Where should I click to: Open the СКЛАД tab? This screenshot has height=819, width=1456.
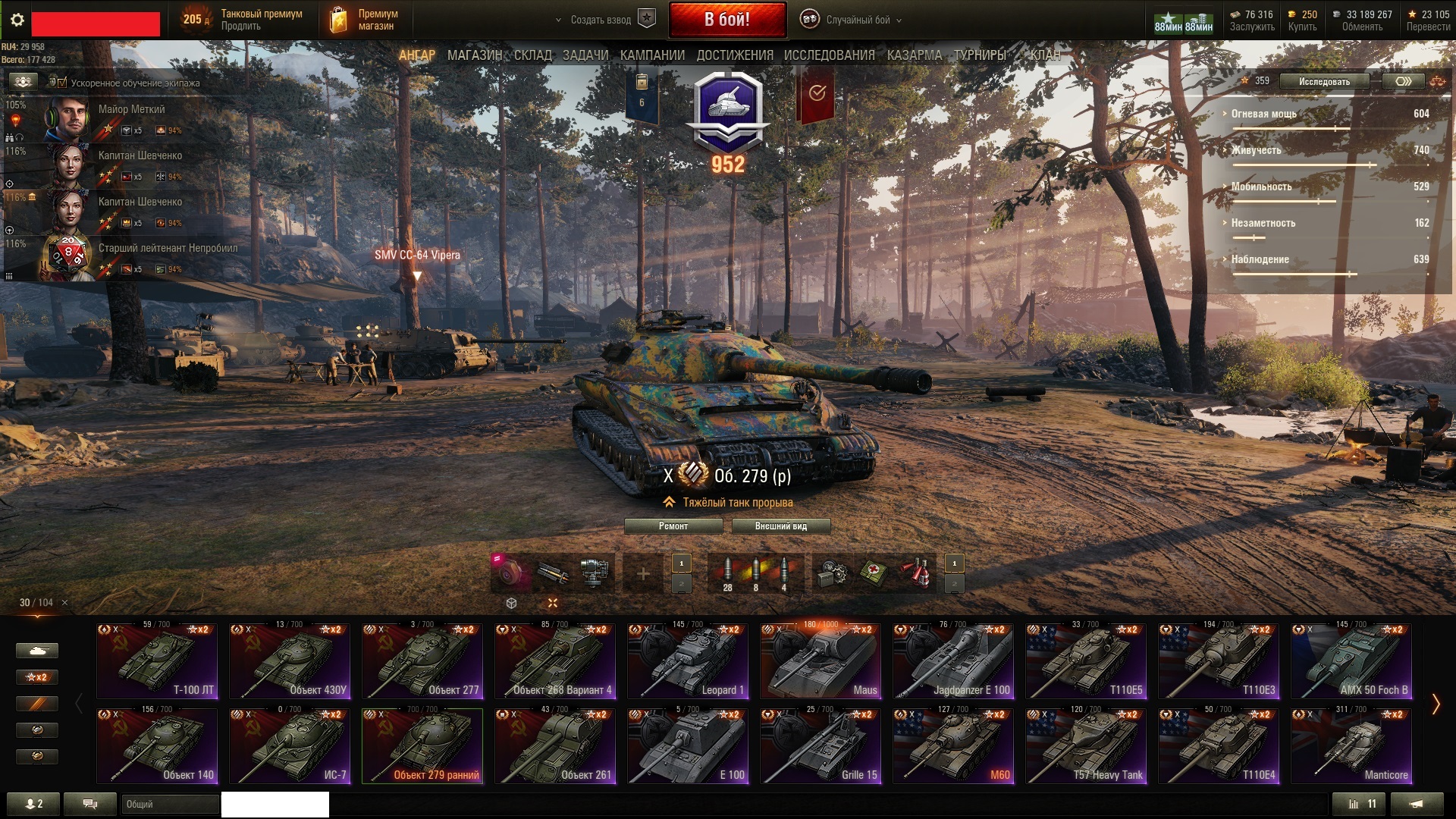[532, 55]
